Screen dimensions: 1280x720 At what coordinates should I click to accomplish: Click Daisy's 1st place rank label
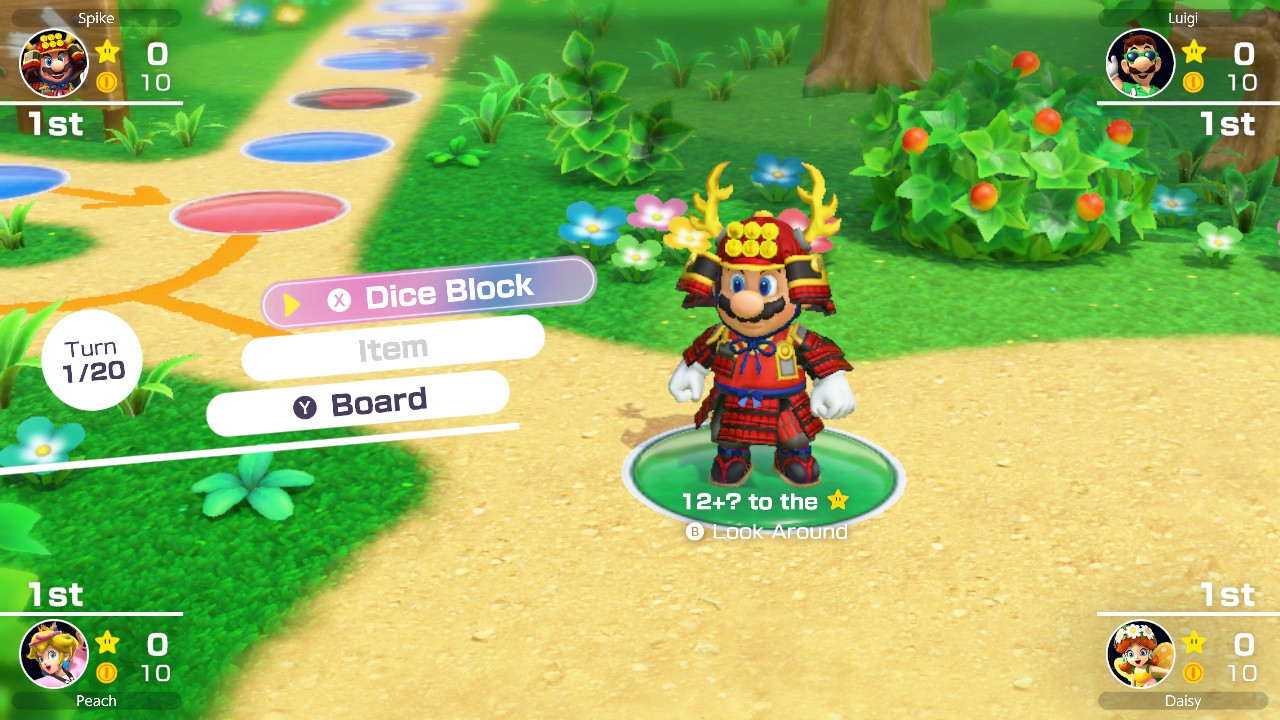click(x=1227, y=595)
